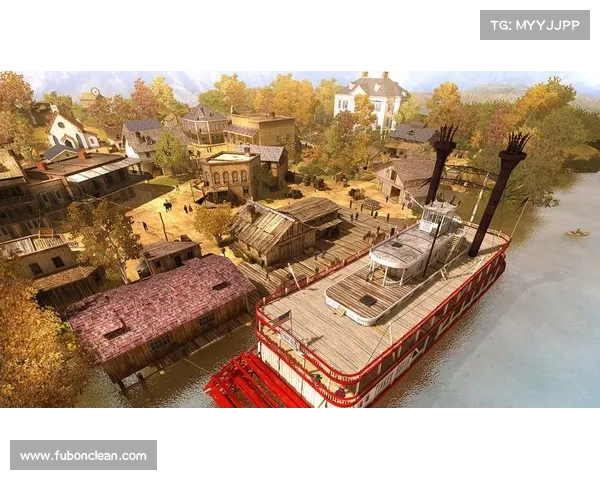The width and height of the screenshot is (600, 480).
Task: Open the www.fubonclean.com website link
Action: 84,456
